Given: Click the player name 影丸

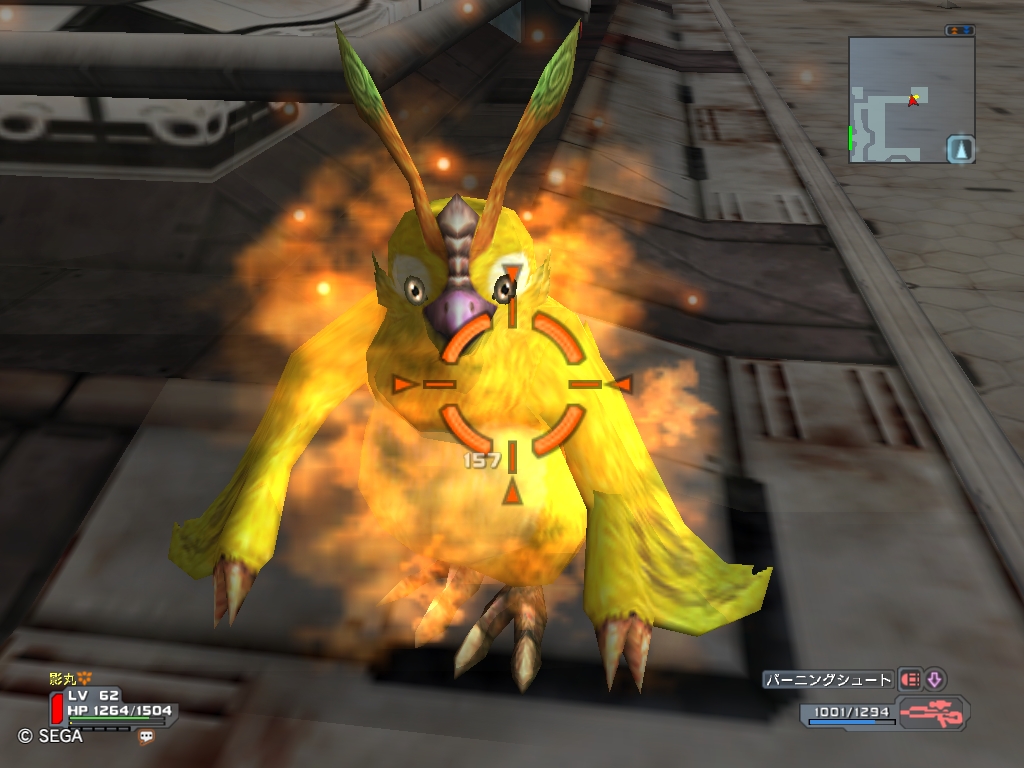Looking at the screenshot, I should click(x=63, y=679).
